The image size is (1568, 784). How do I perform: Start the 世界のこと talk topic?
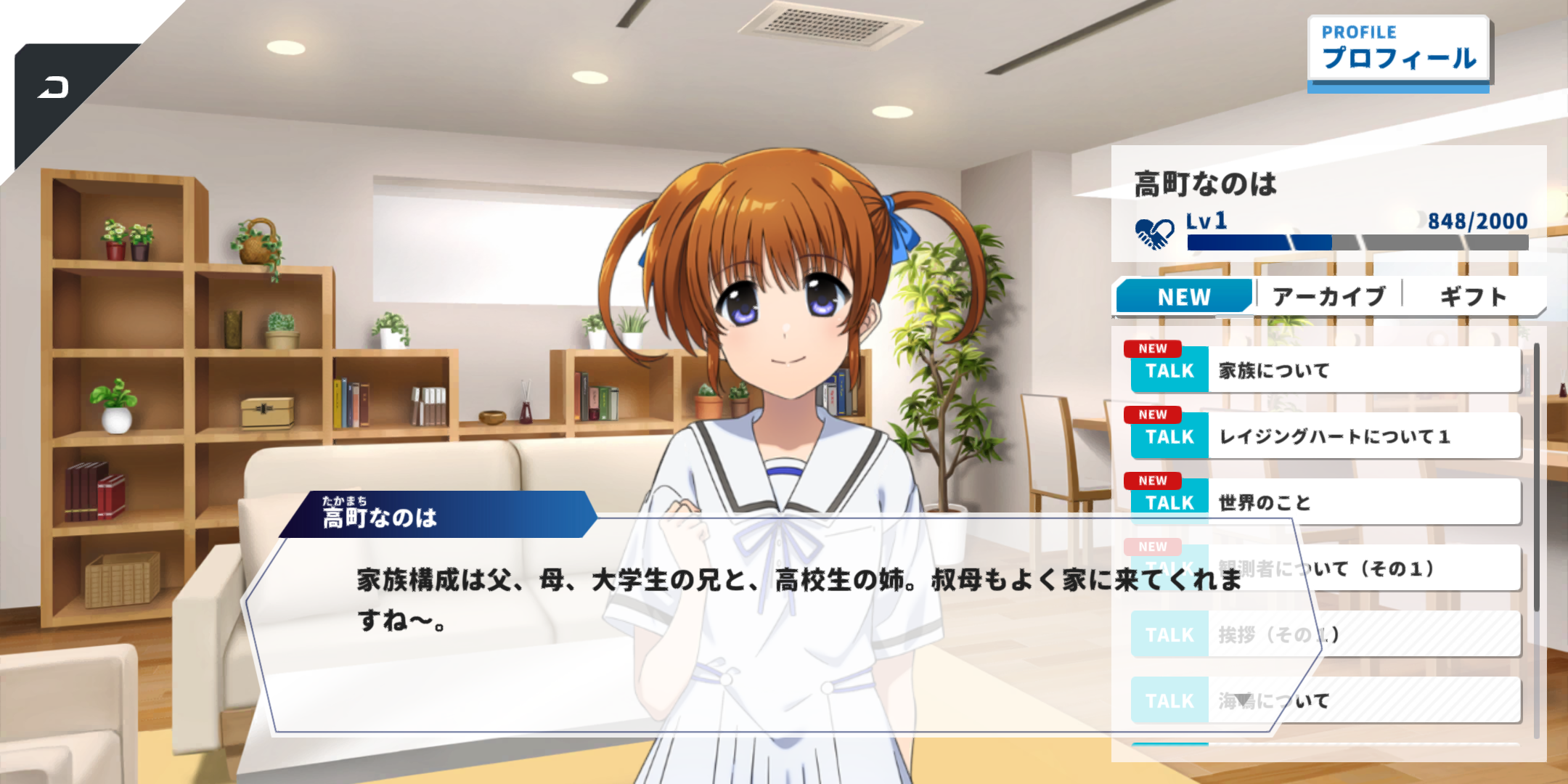pos(1325,502)
